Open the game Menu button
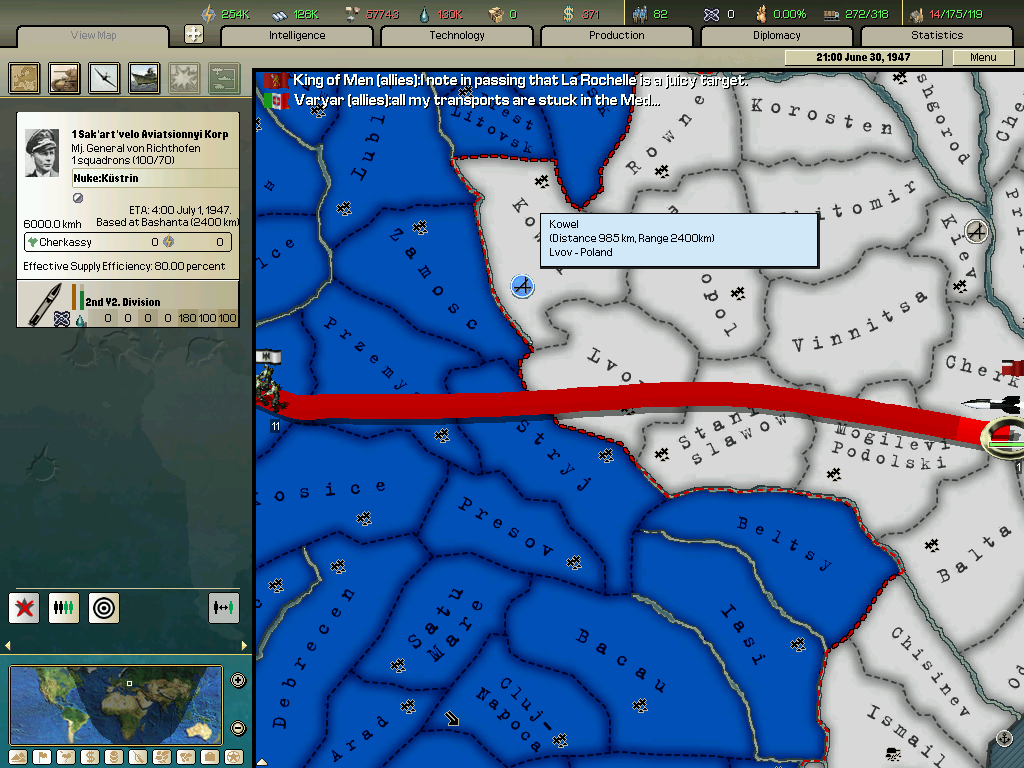 tap(983, 58)
